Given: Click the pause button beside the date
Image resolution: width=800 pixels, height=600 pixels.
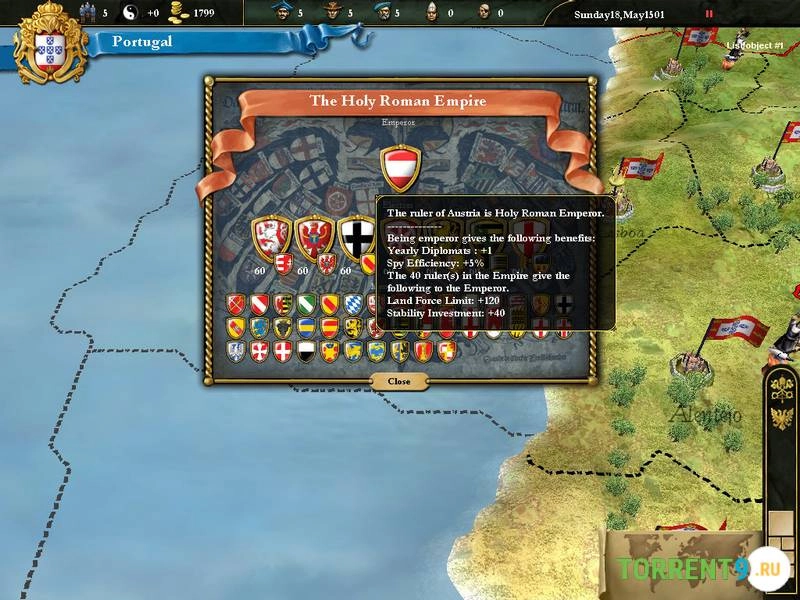Looking at the screenshot, I should click(x=710, y=14).
